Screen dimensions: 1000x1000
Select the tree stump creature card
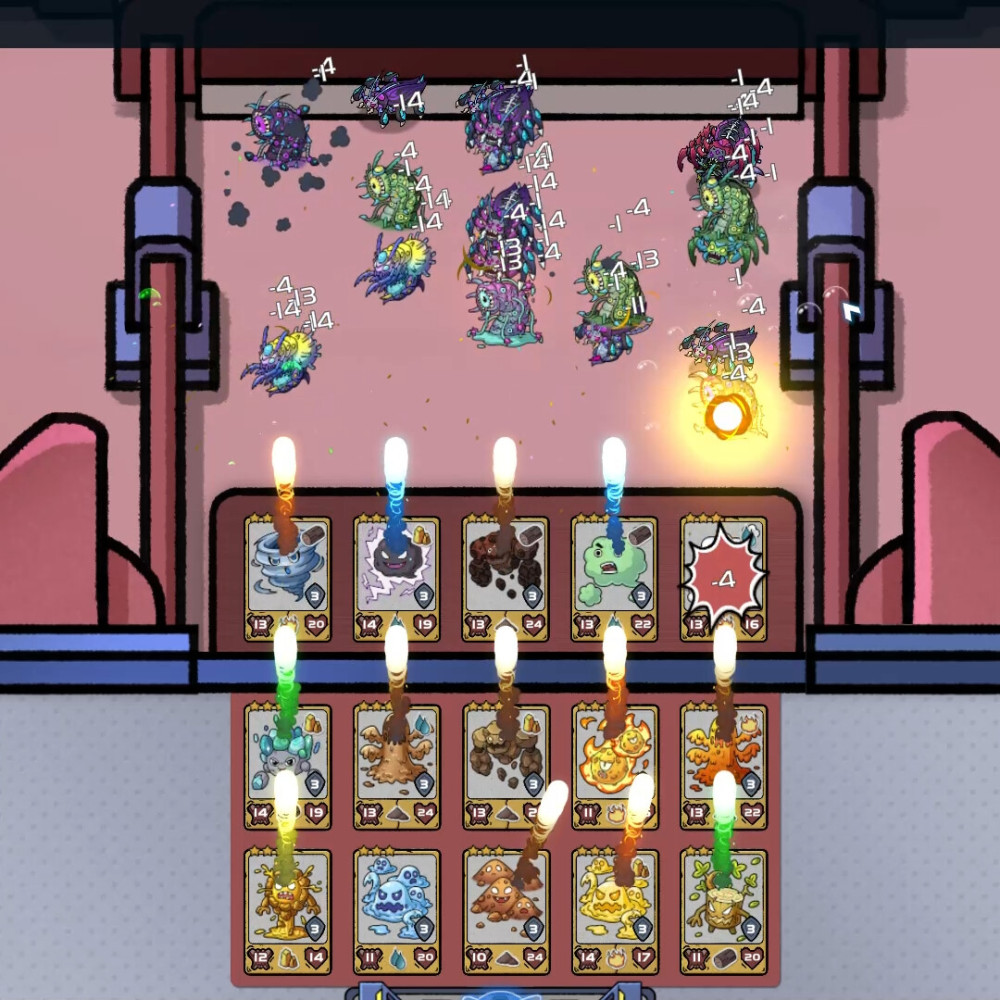(723, 910)
